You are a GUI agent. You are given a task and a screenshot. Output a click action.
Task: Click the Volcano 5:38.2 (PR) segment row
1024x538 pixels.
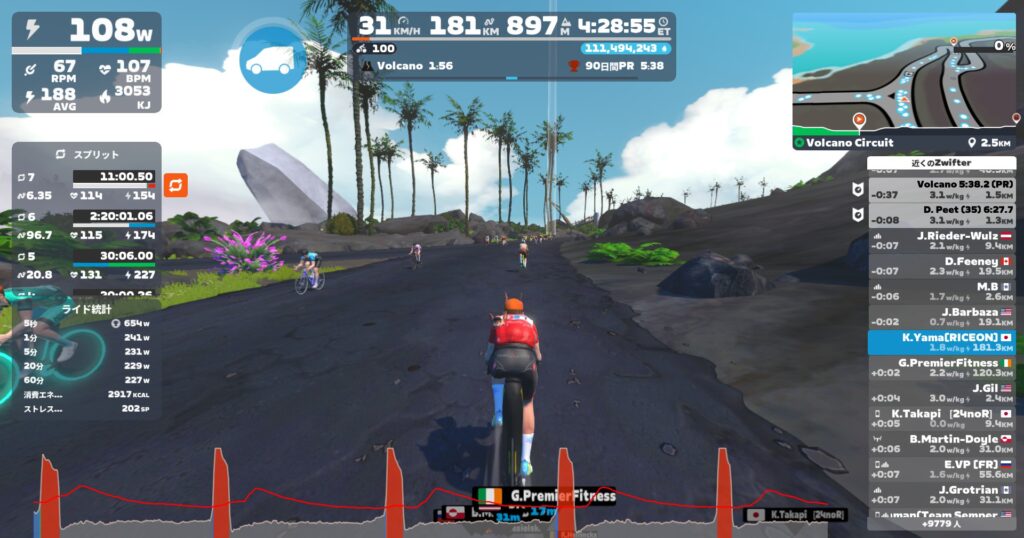pyautogui.click(x=940, y=189)
